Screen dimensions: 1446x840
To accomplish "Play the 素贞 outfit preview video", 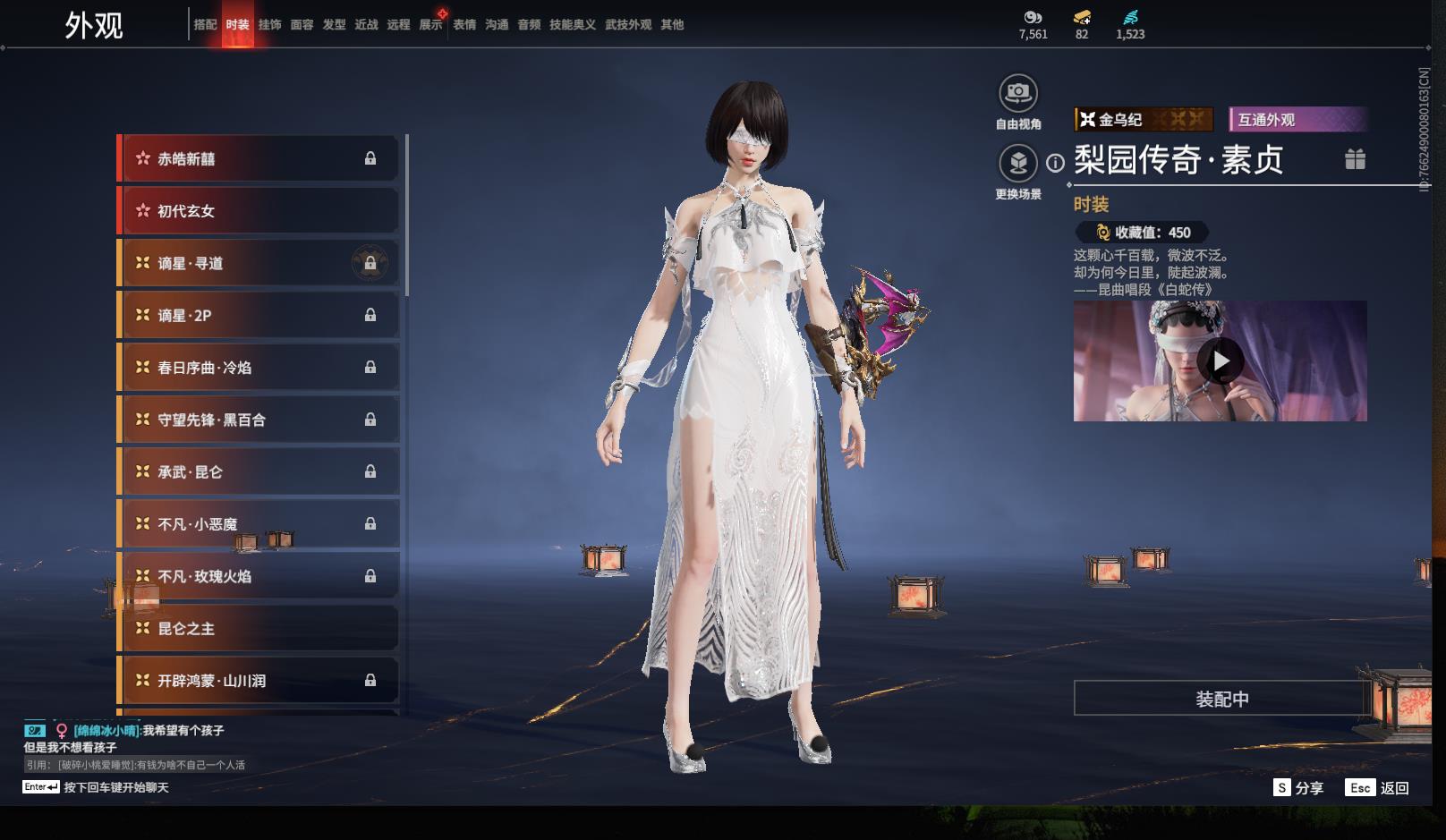I will [x=1221, y=361].
